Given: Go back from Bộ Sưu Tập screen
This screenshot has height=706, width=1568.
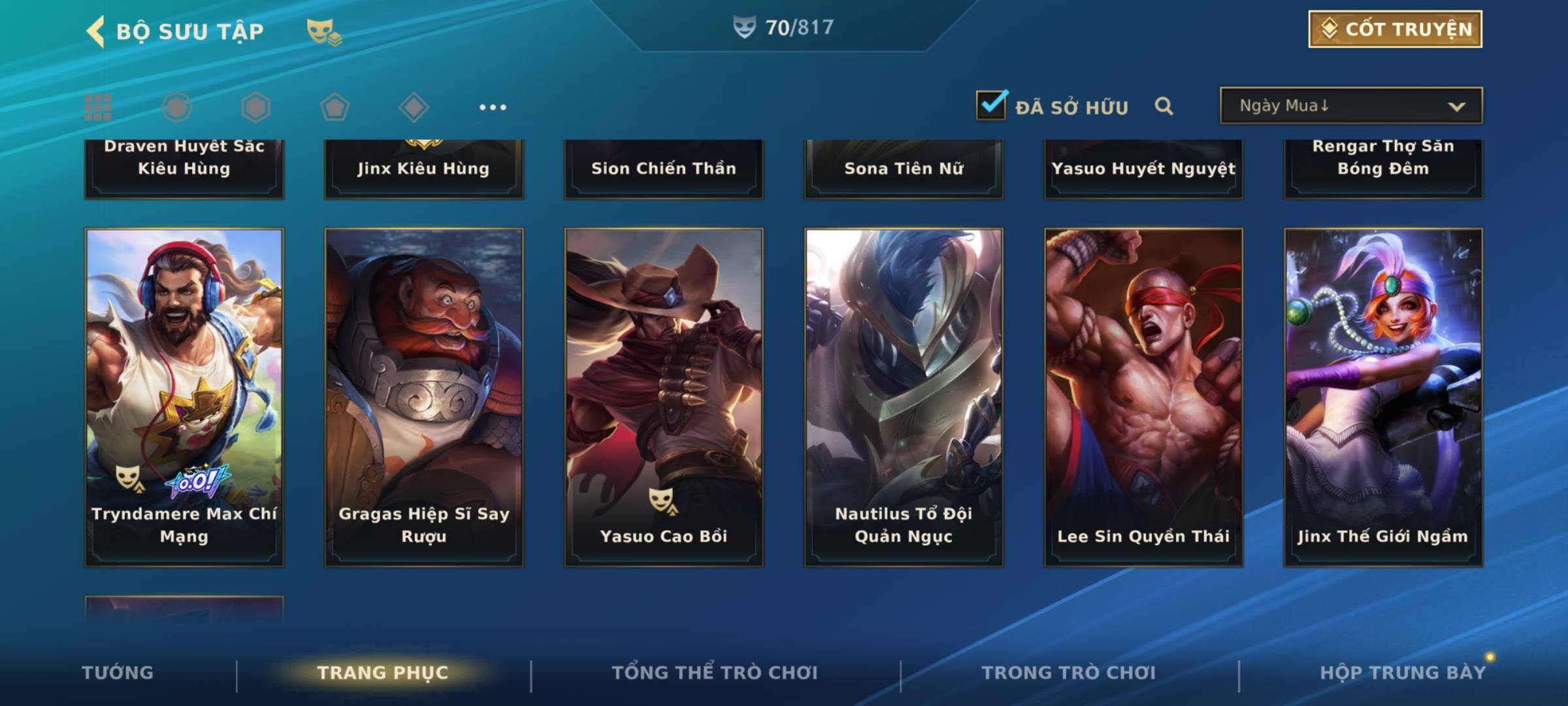Looking at the screenshot, I should 96,31.
